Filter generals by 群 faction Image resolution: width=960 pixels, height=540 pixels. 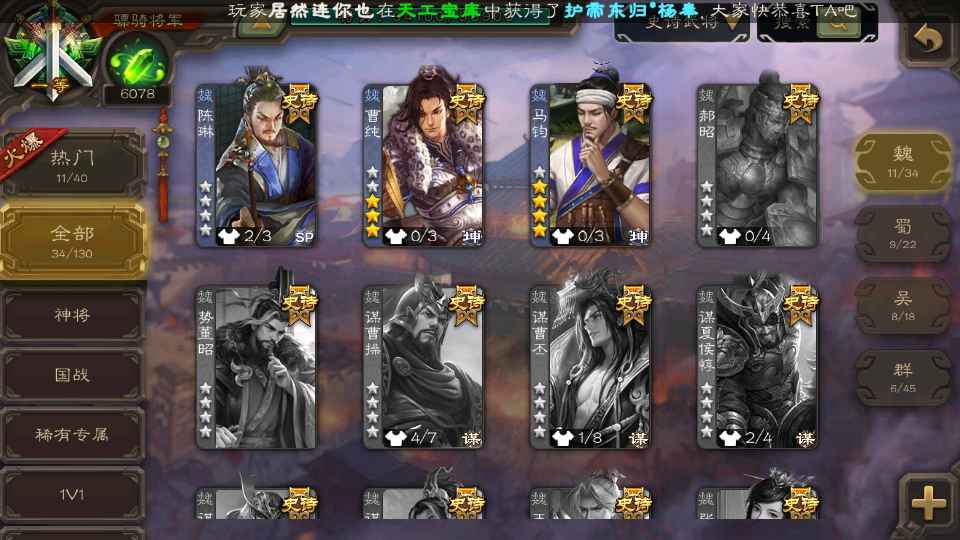[x=903, y=378]
